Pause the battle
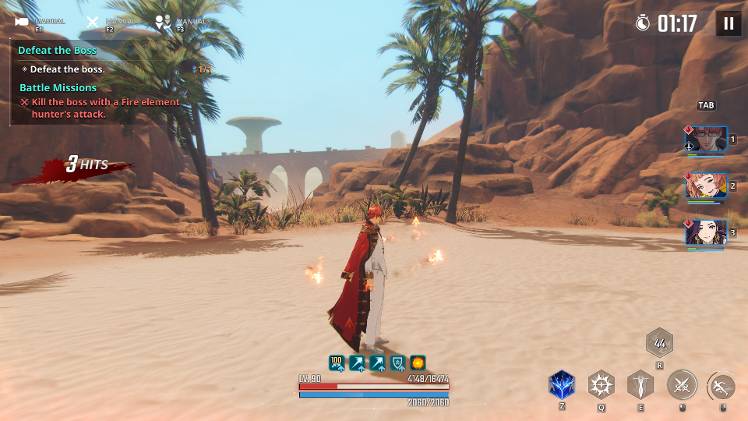748x421 pixels. (x=728, y=23)
